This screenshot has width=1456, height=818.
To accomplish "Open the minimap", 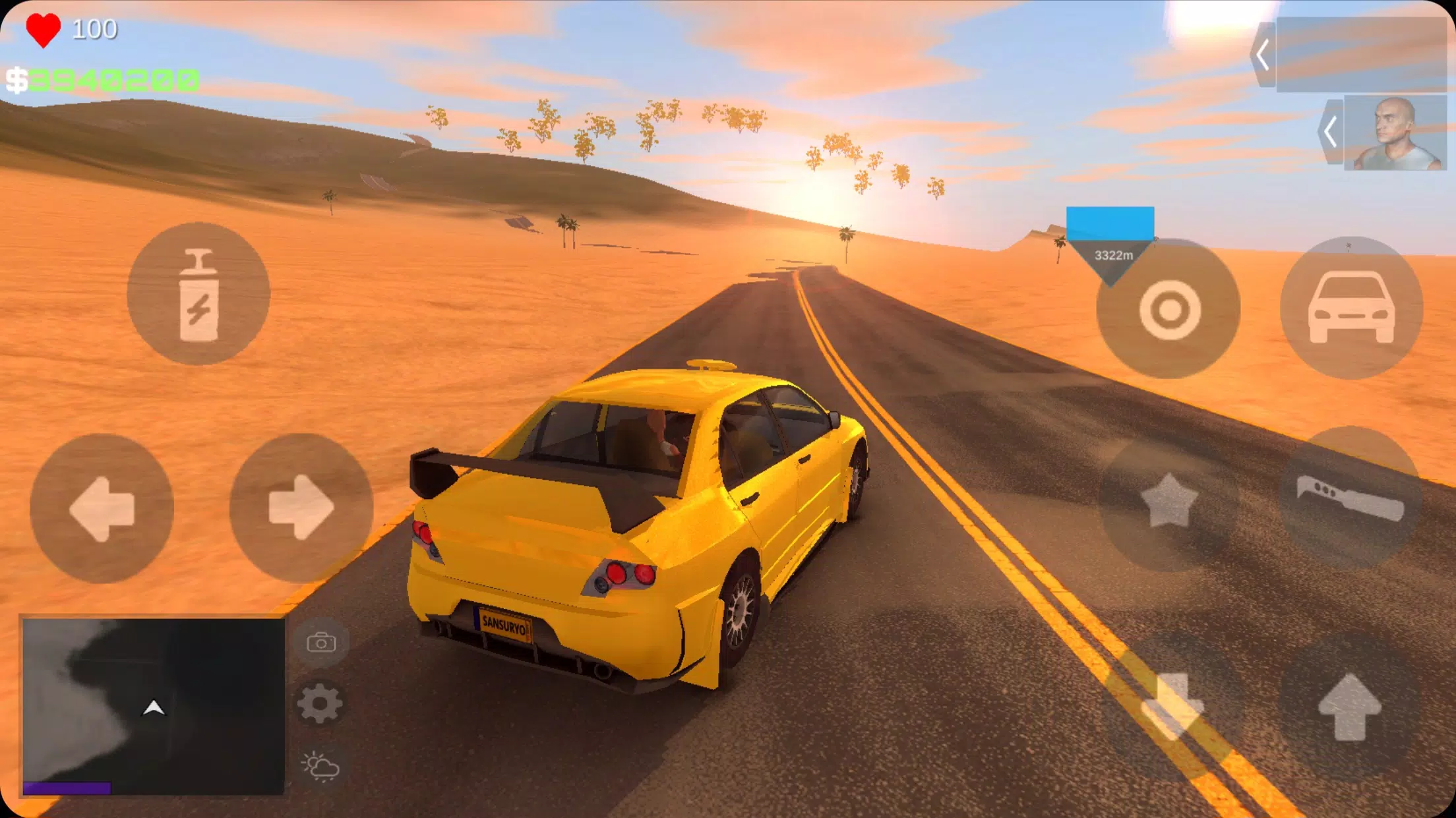I will tap(153, 706).
